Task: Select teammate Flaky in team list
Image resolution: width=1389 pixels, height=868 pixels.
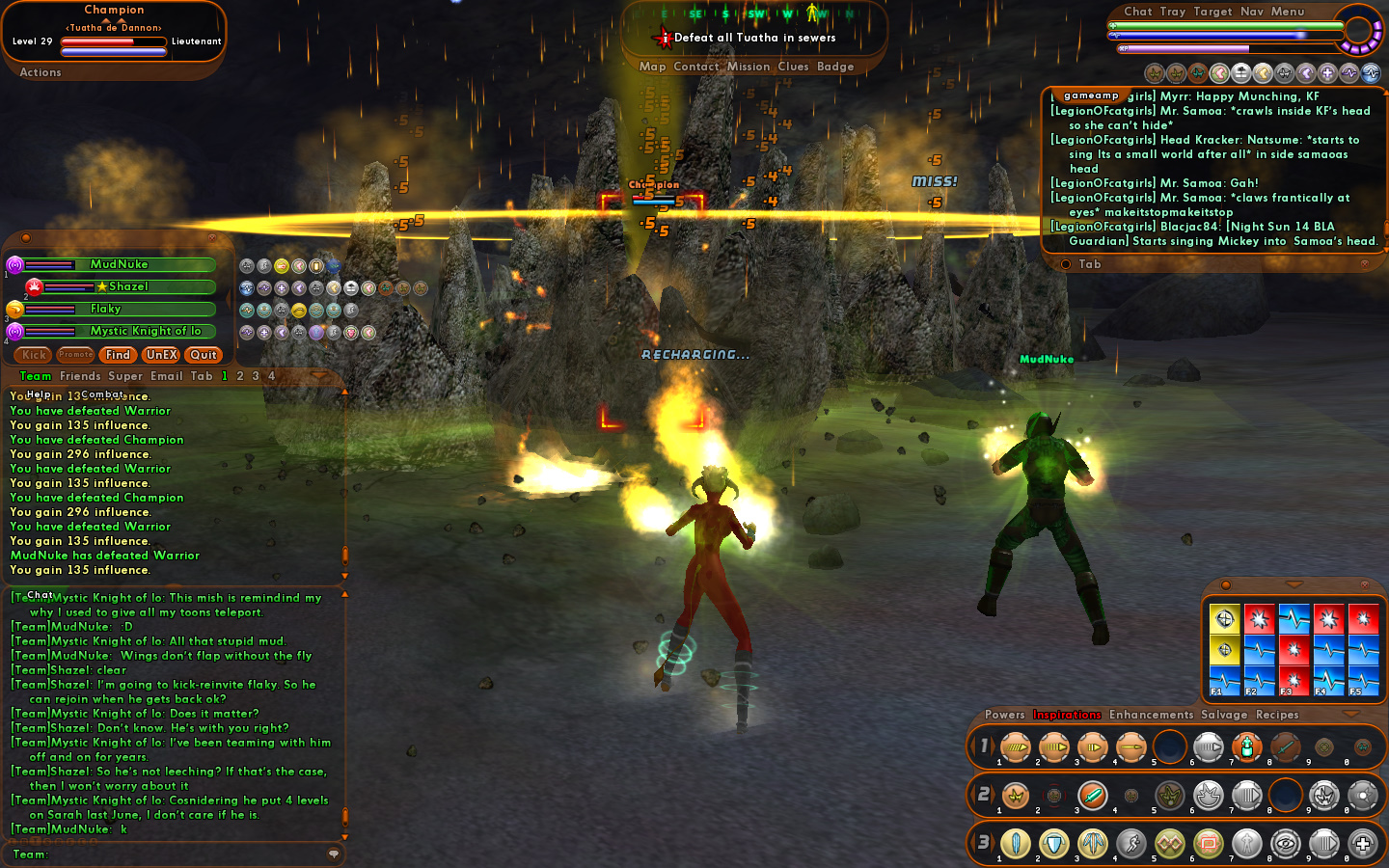Action: point(106,309)
